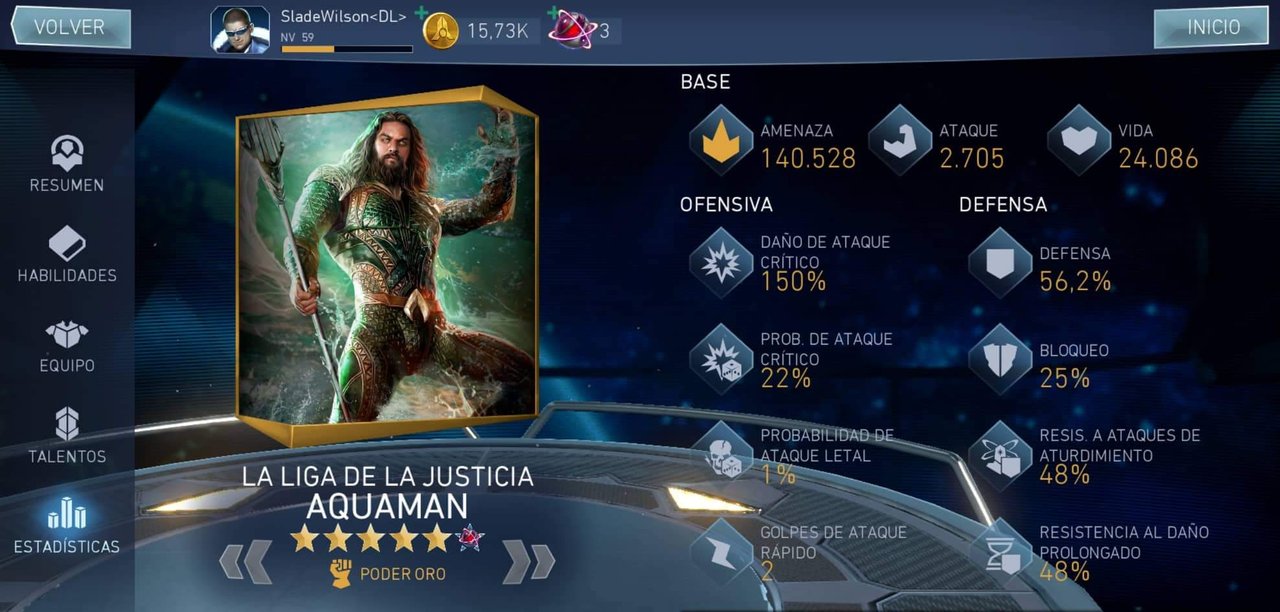1280x612 pixels.
Task: Show the previous hero with left arrows
Action: tap(246, 561)
